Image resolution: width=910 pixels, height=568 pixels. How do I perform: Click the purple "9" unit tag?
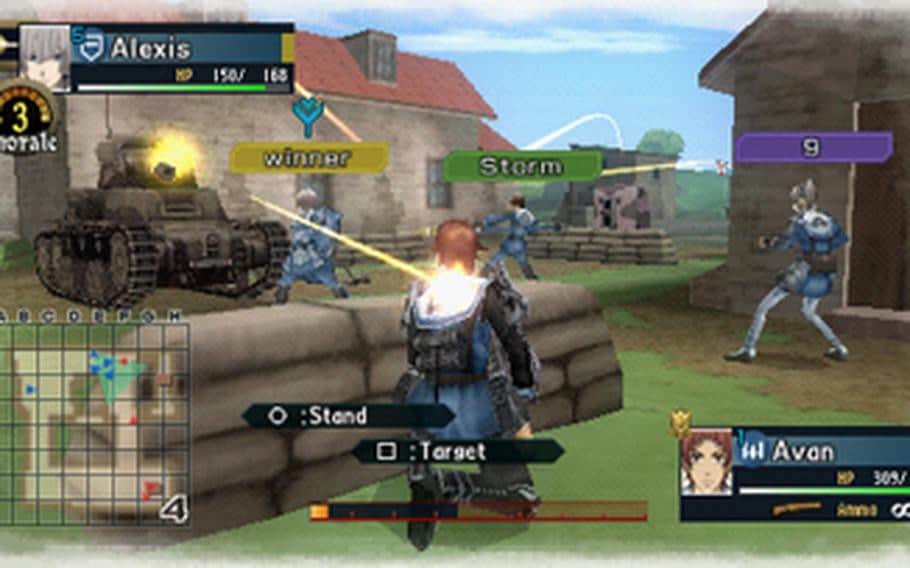pos(813,148)
